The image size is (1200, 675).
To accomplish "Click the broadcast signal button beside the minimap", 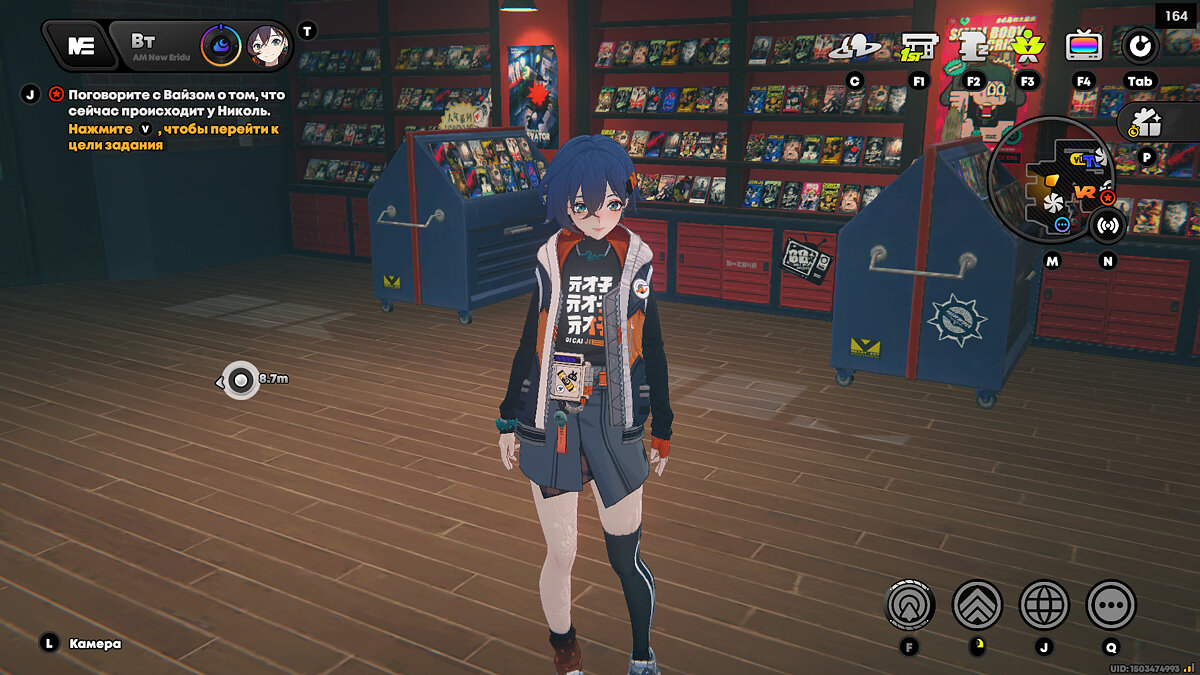I will point(1107,225).
